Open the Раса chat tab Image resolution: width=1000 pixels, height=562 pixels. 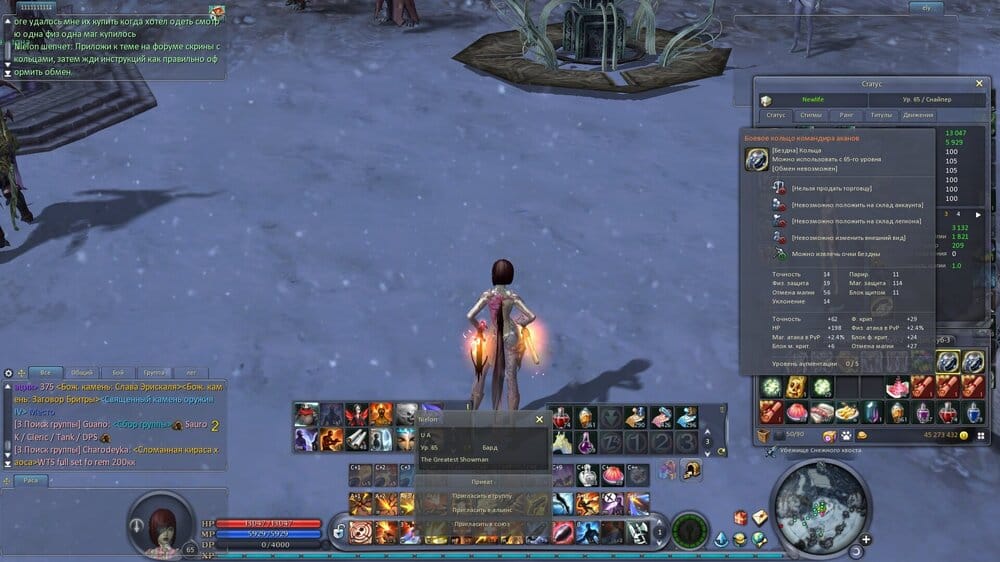[31, 480]
